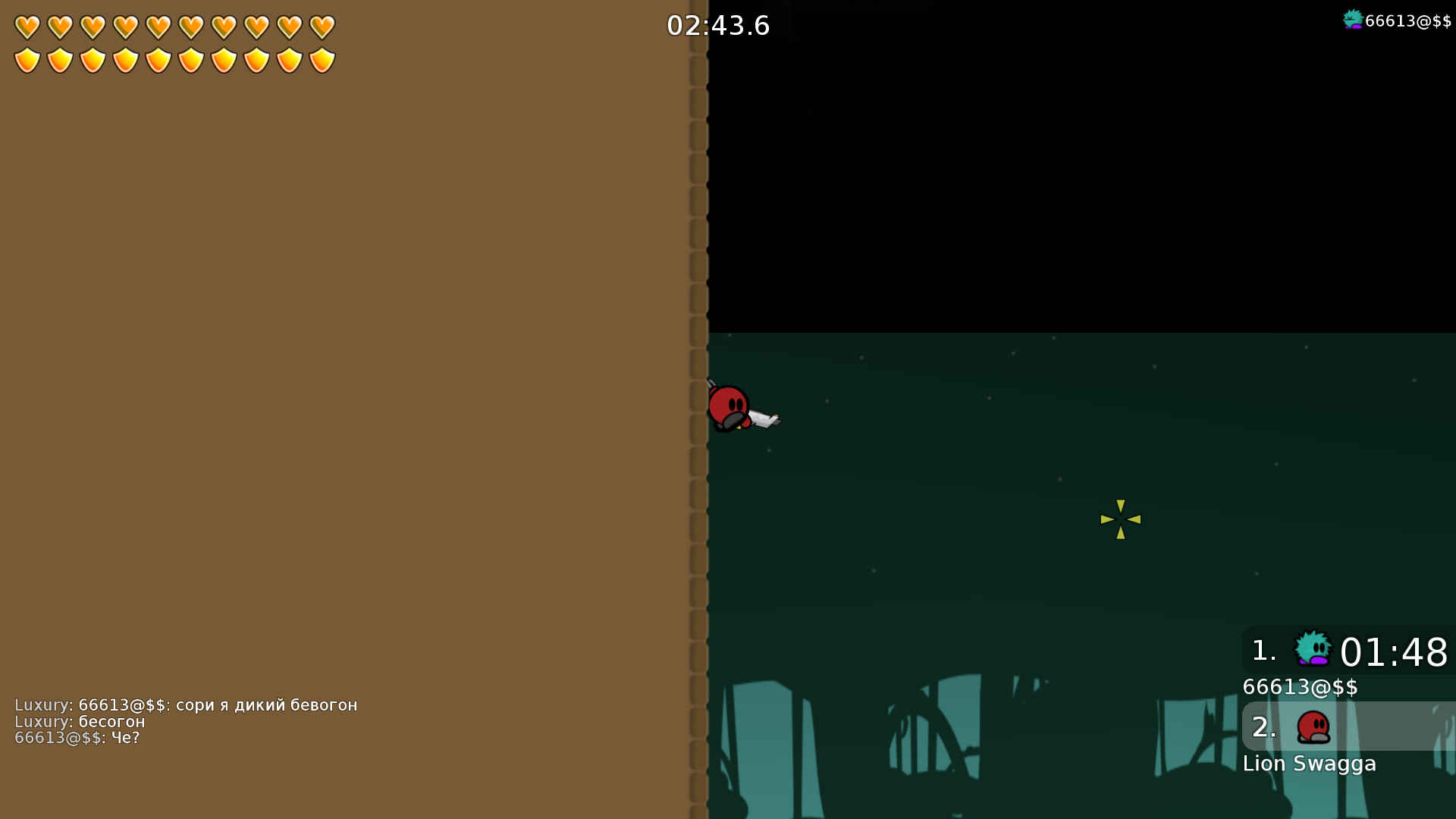Viewport: 1456px width, 819px height.
Task: Click the red tee avatar beside rank 2
Action: click(x=1312, y=726)
